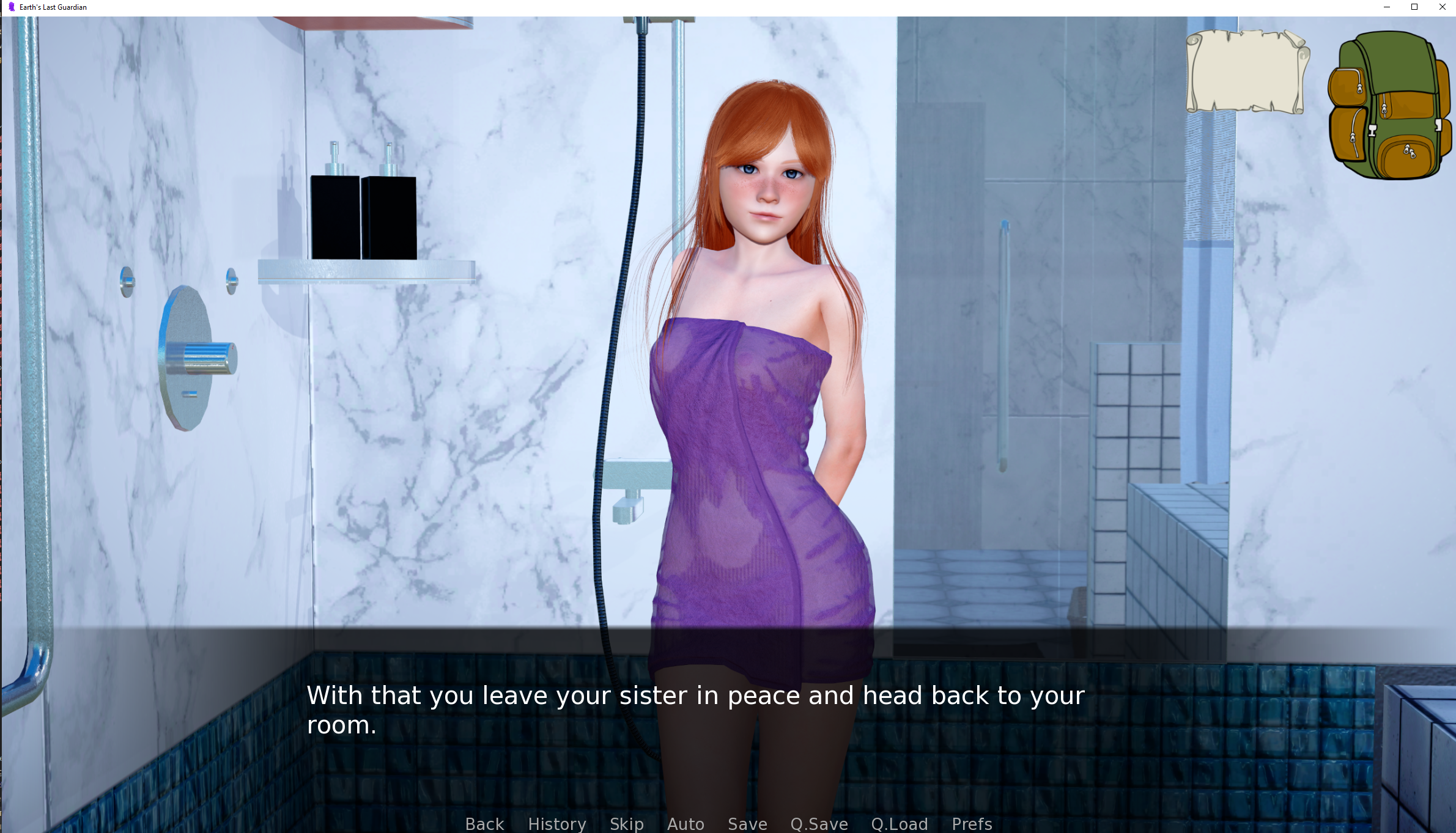Open the dialogue History log
Screen dimensions: 1456x833
tap(556, 823)
